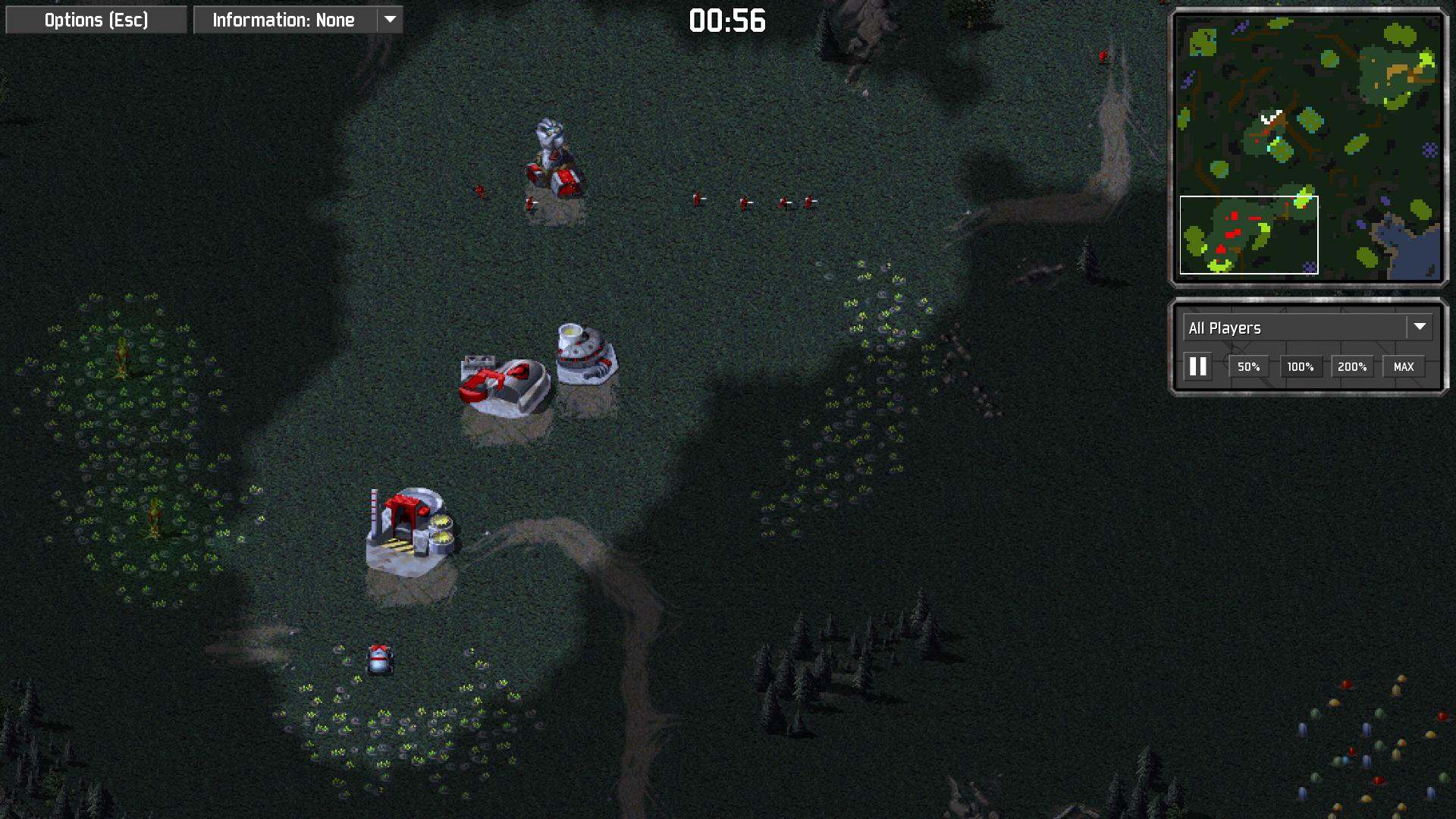Pause the replay playback
Image resolution: width=1456 pixels, height=819 pixels.
pyautogui.click(x=1198, y=367)
